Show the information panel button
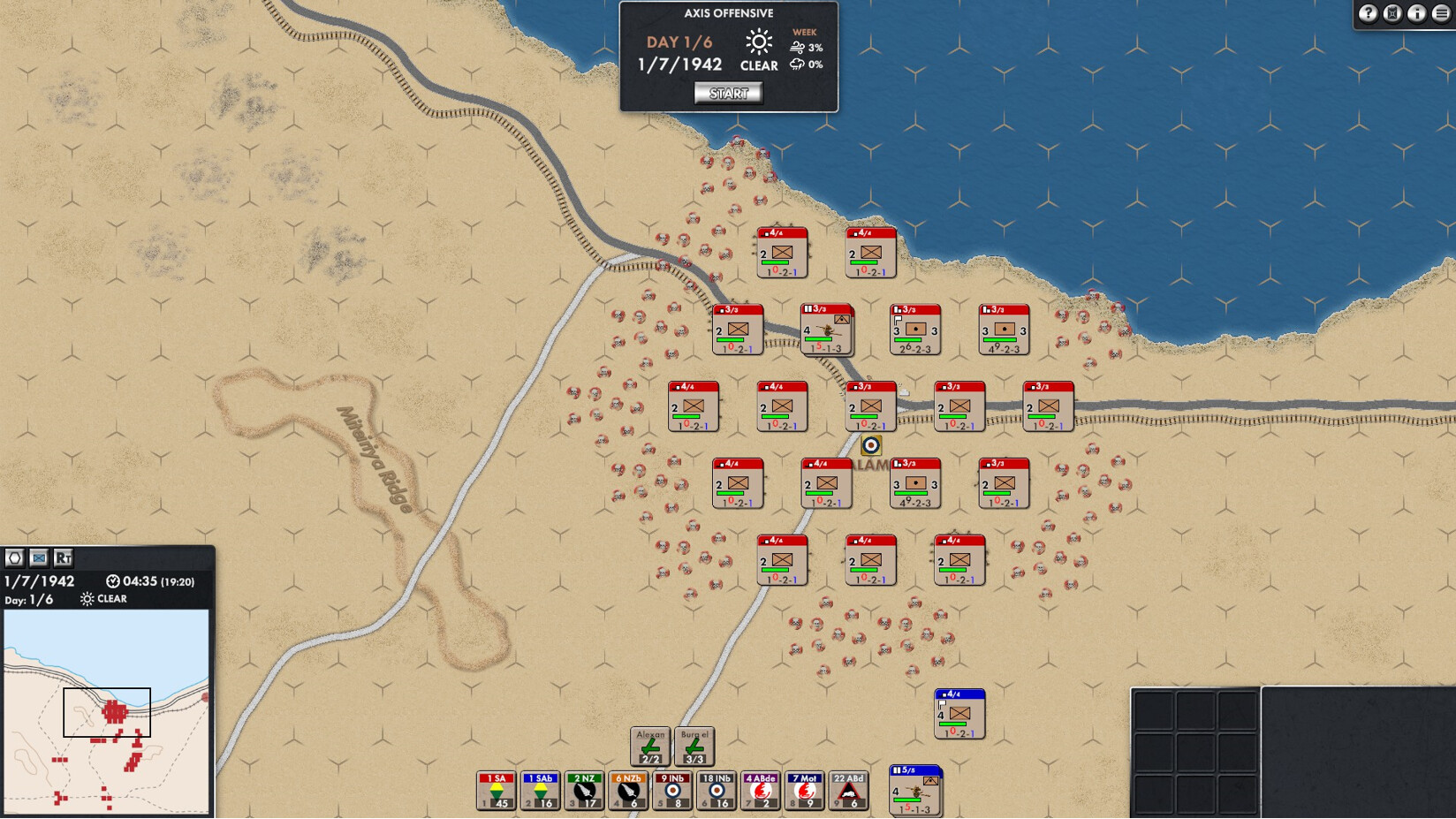The width and height of the screenshot is (1456, 819). click(1416, 13)
